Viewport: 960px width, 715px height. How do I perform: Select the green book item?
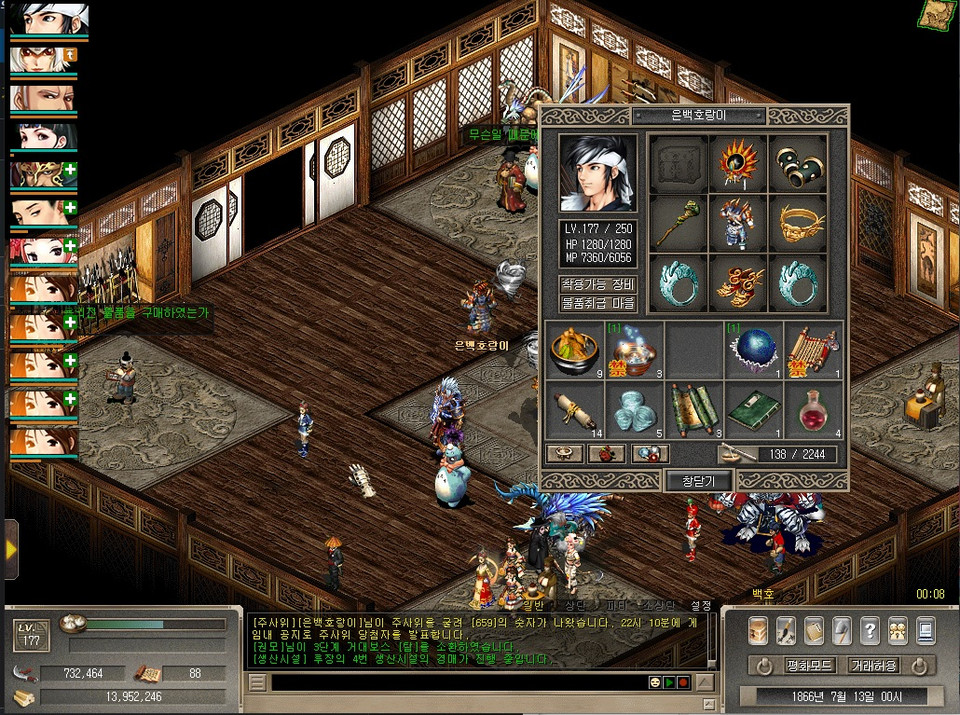753,409
